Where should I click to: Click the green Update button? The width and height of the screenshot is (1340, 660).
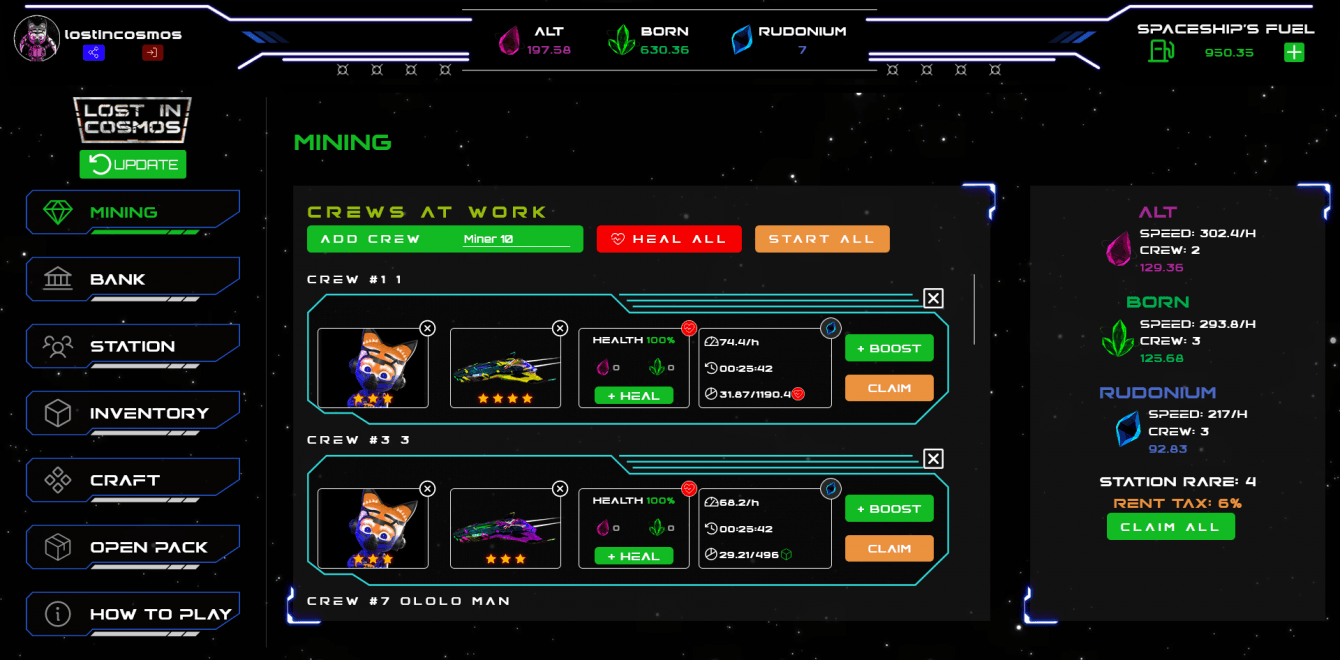tap(133, 164)
